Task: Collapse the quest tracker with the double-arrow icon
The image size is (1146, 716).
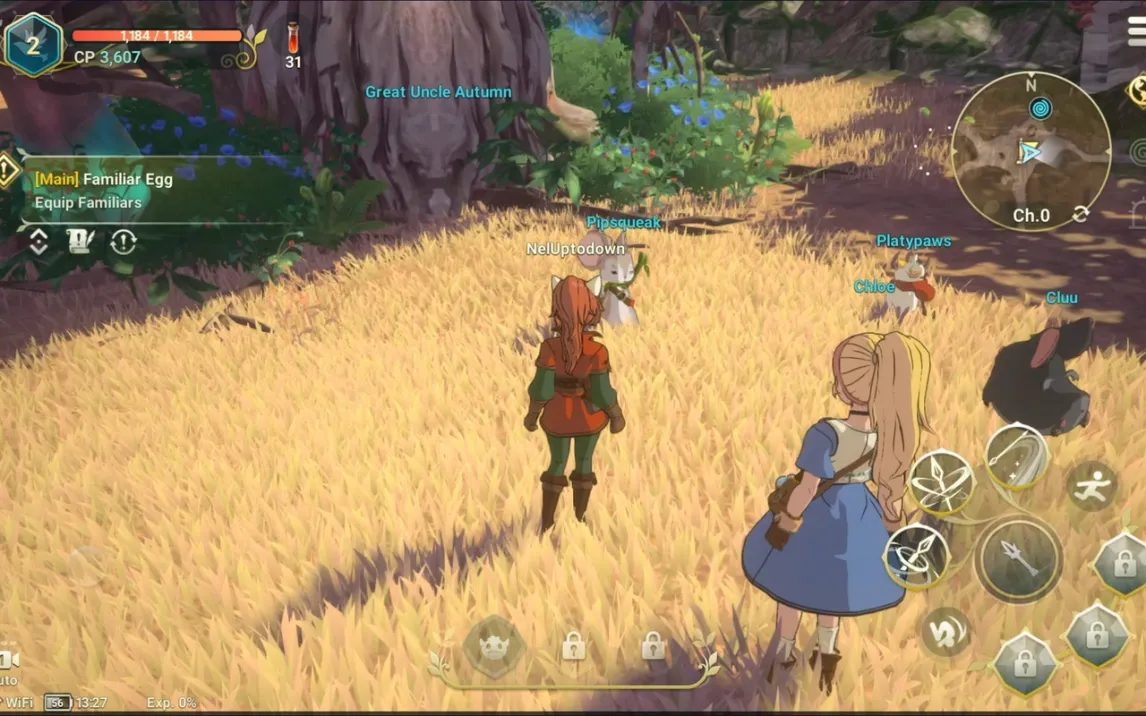Action: 38,241
